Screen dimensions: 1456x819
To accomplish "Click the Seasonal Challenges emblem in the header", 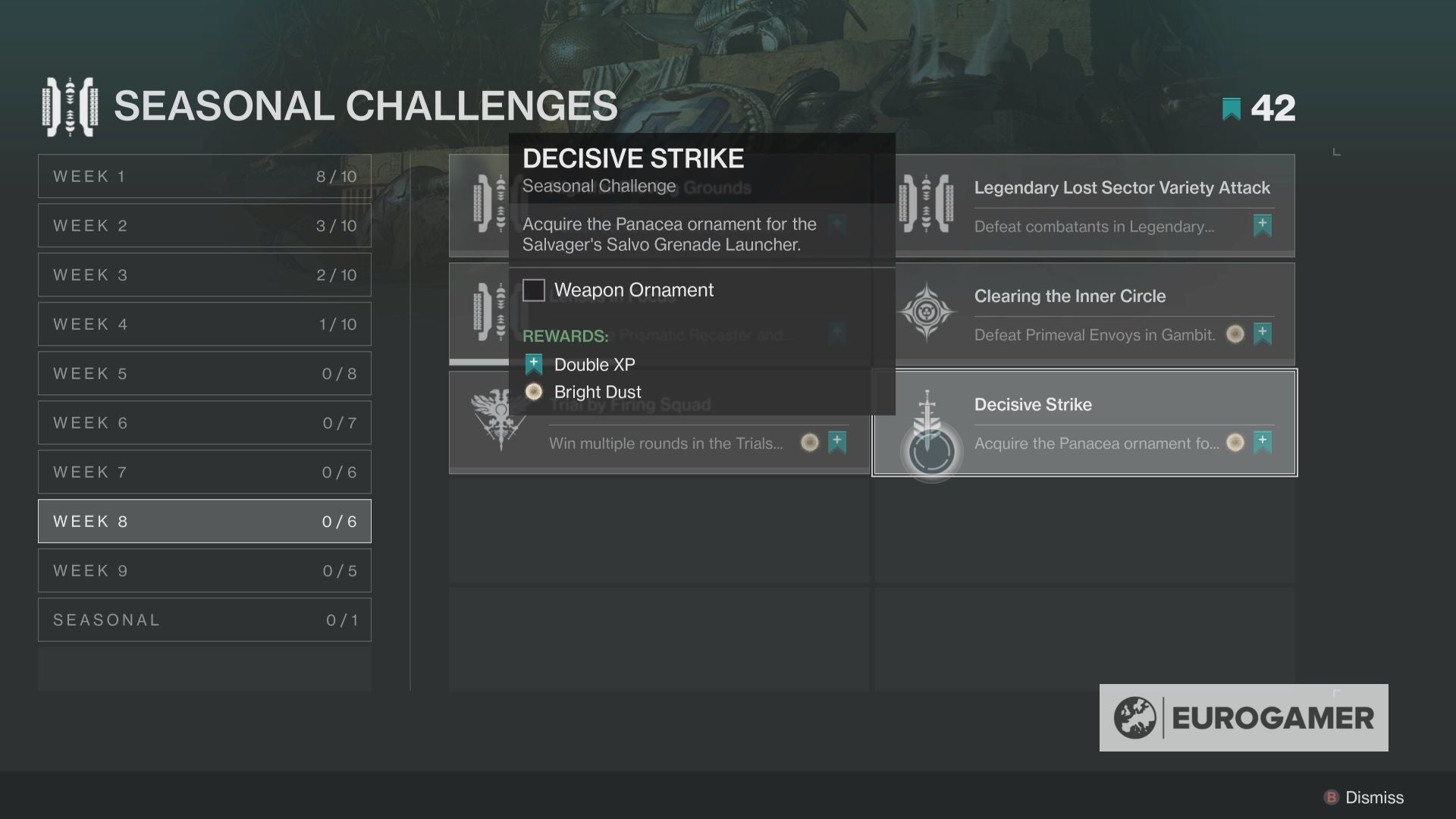I will pyautogui.click(x=72, y=106).
